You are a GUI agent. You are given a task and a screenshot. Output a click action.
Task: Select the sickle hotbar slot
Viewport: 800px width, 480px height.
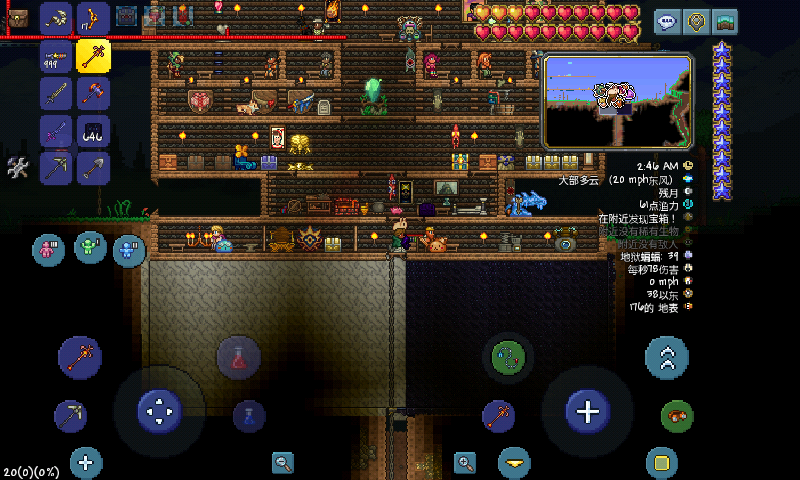point(56,18)
